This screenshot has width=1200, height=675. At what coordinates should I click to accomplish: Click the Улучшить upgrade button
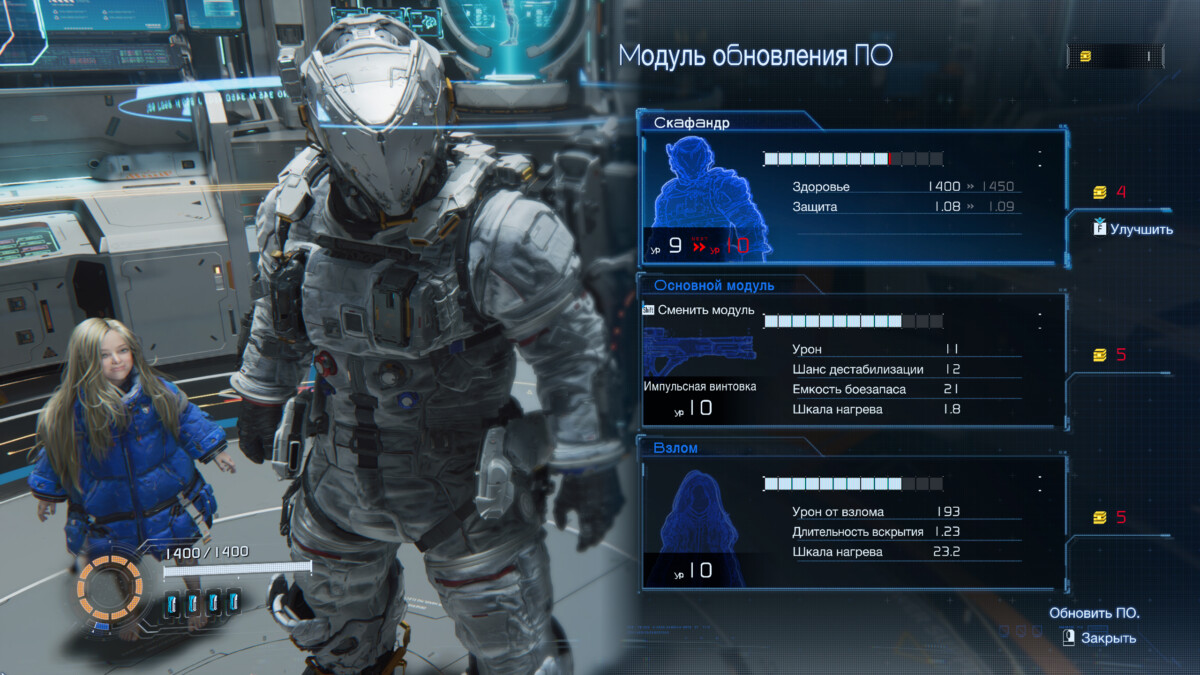1134,229
